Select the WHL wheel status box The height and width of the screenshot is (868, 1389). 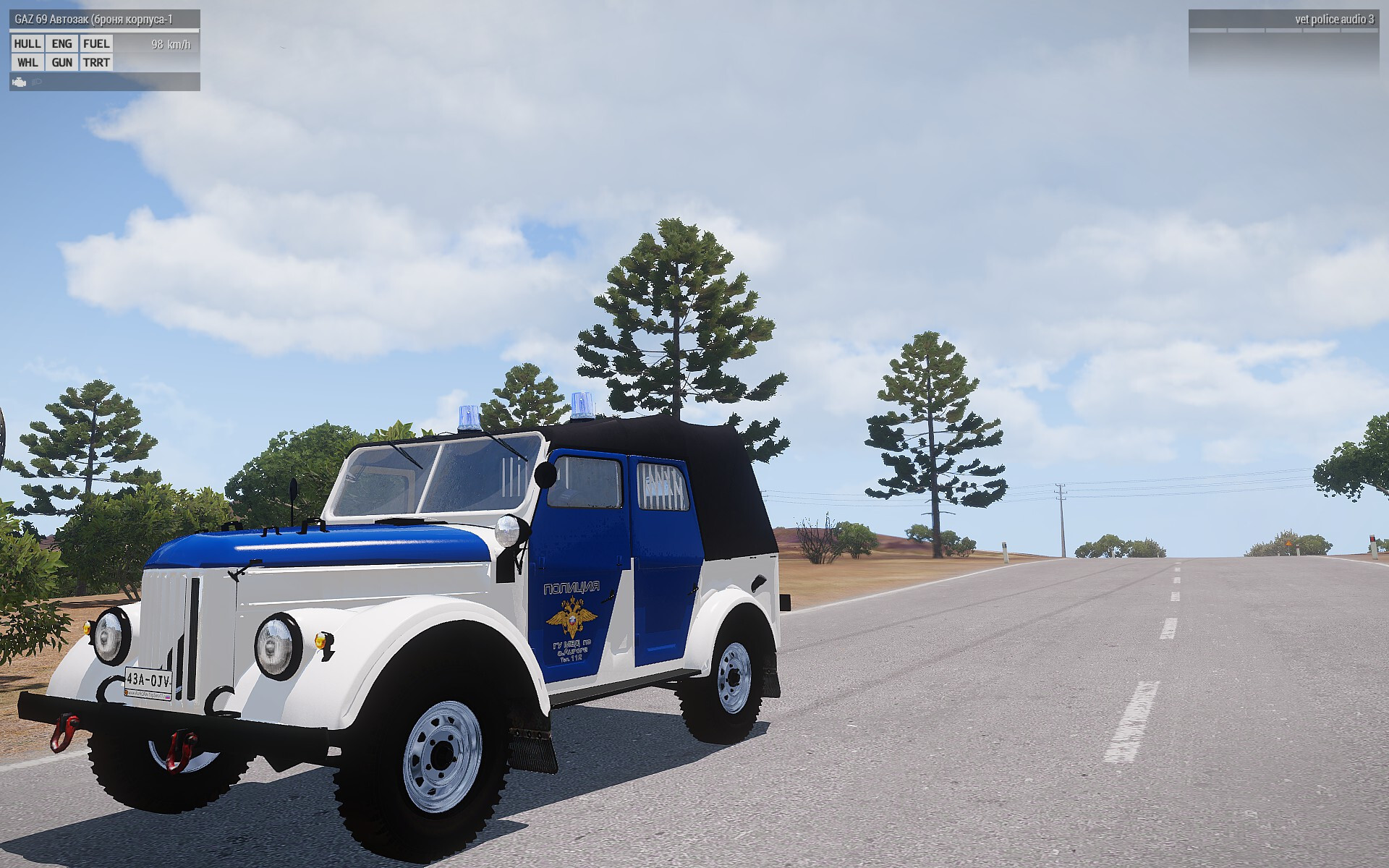coord(27,63)
